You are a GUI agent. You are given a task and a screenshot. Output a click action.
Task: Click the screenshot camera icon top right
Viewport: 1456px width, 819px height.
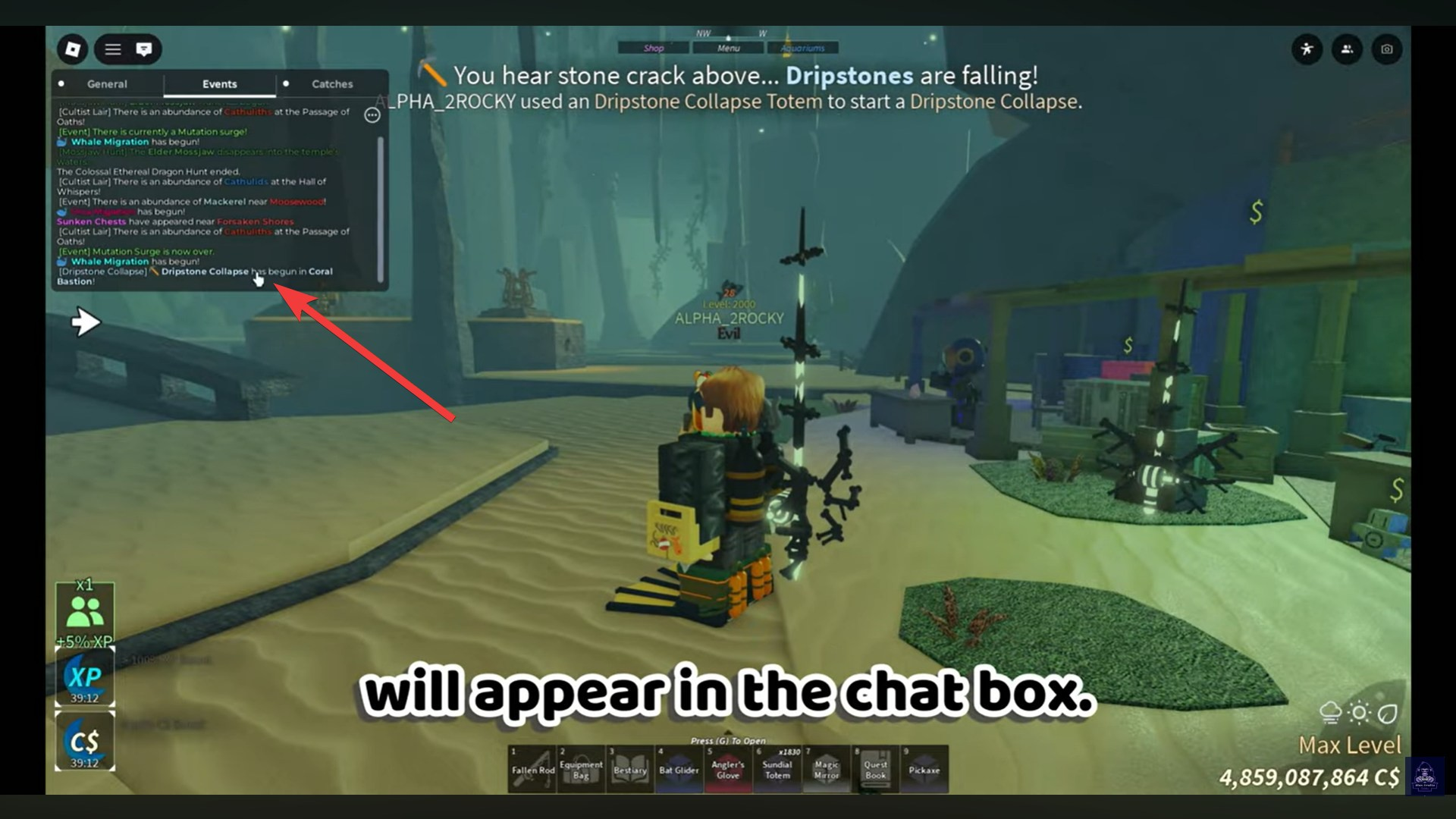[1386, 49]
